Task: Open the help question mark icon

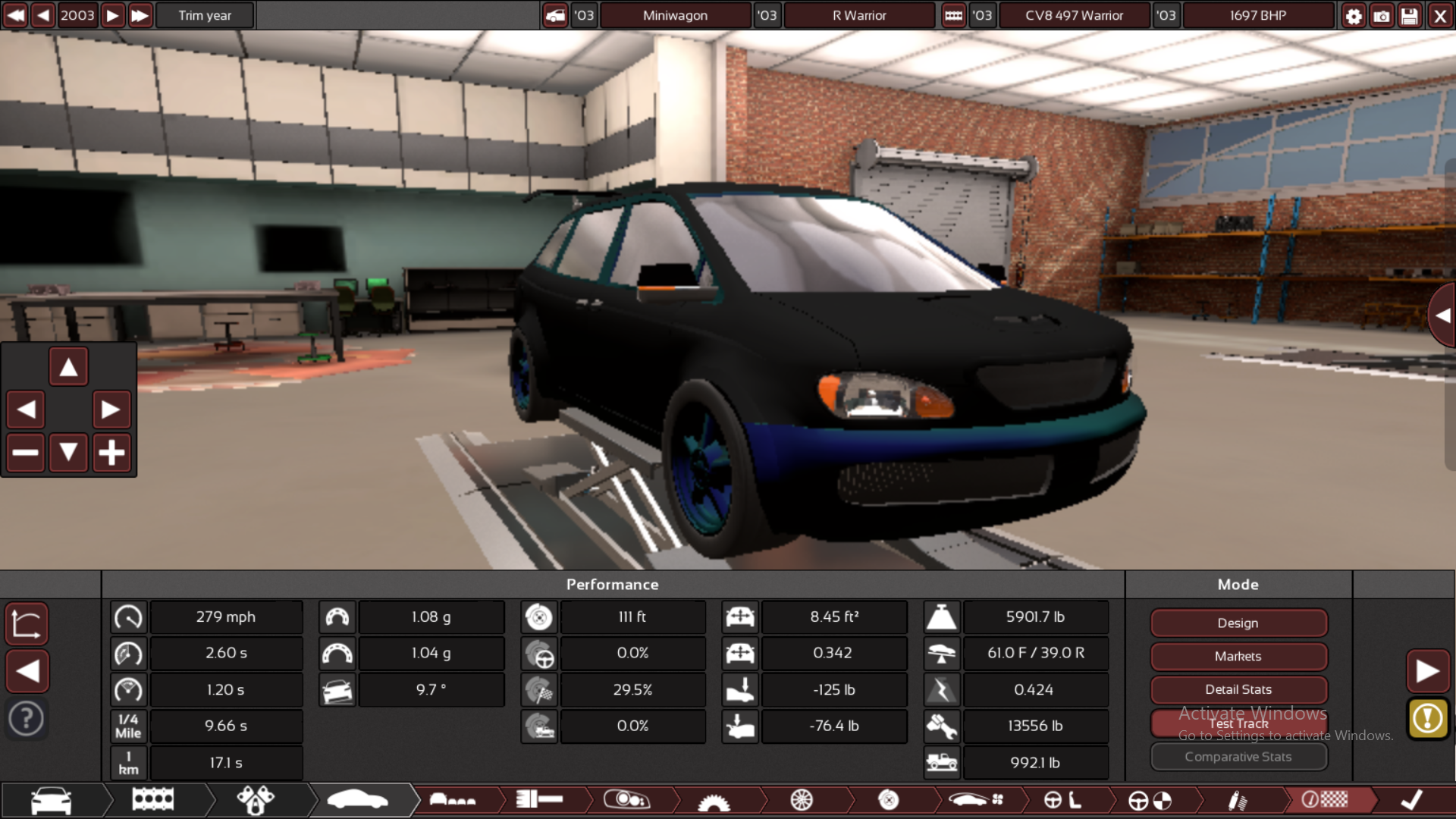Action: [27, 718]
